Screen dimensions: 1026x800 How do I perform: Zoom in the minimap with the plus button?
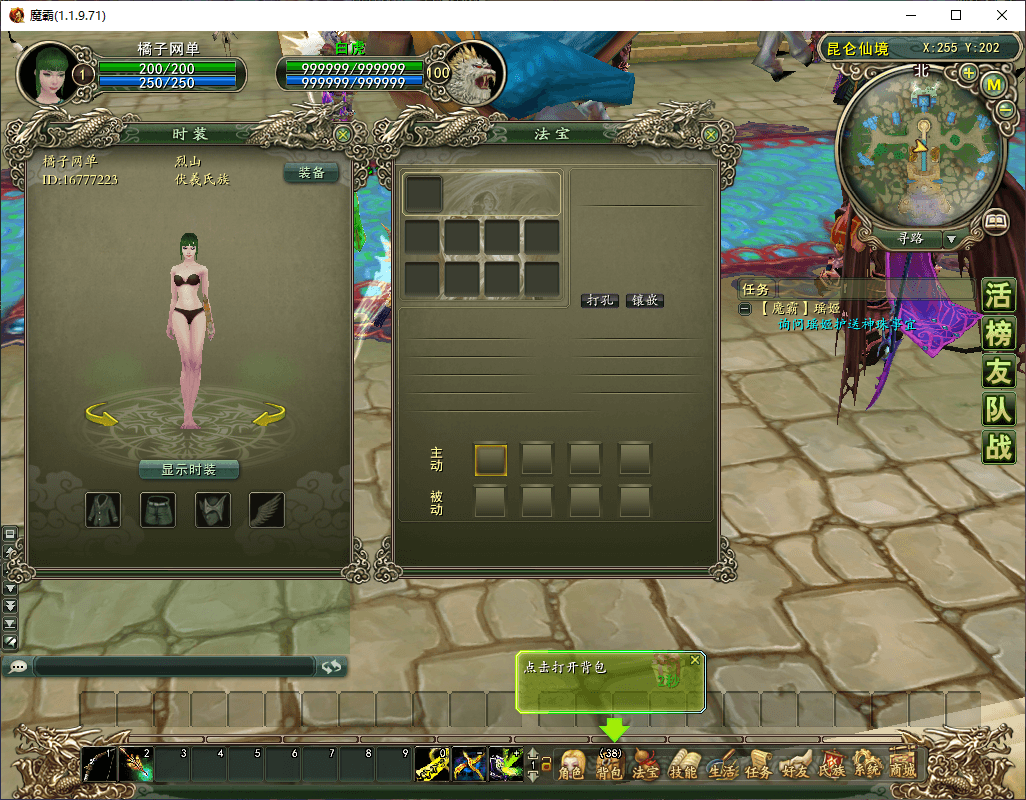point(968,73)
